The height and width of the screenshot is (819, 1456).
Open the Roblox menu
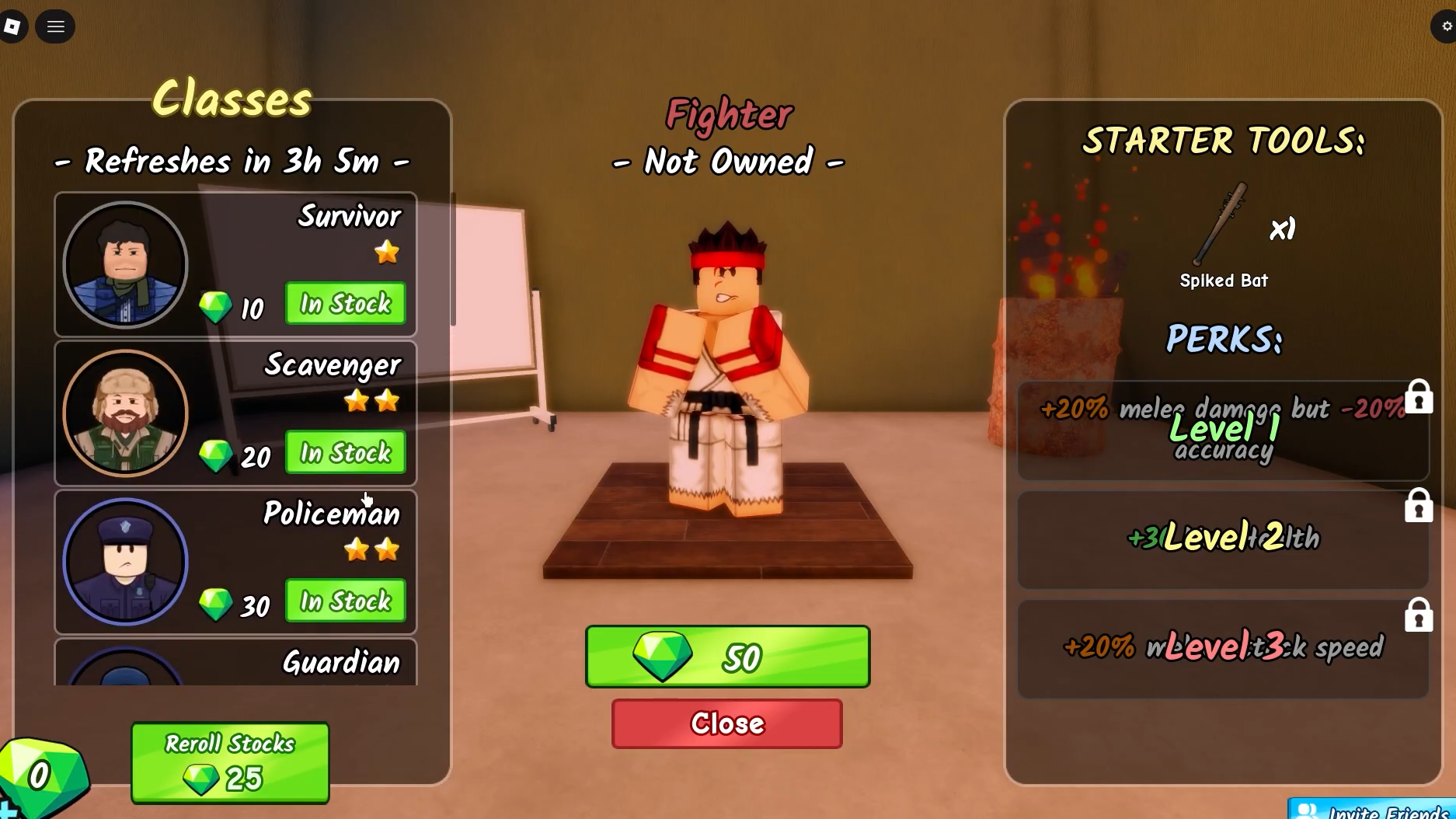coord(13,27)
